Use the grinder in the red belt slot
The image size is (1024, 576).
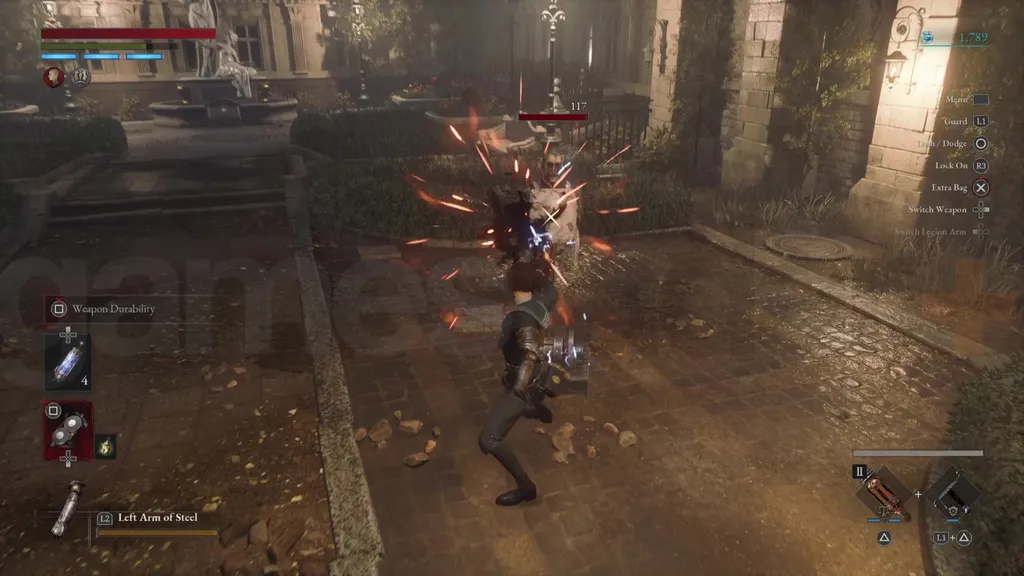click(68, 431)
